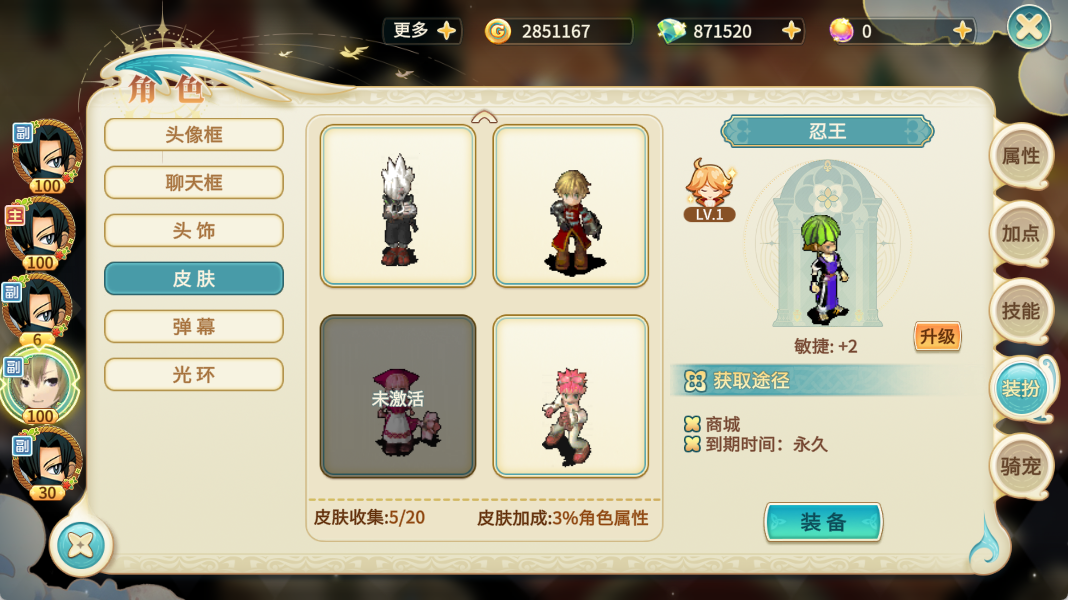Viewport: 1068px width, 600px height.
Task: Switch to the 技能 skills tab
Action: (x=1021, y=311)
